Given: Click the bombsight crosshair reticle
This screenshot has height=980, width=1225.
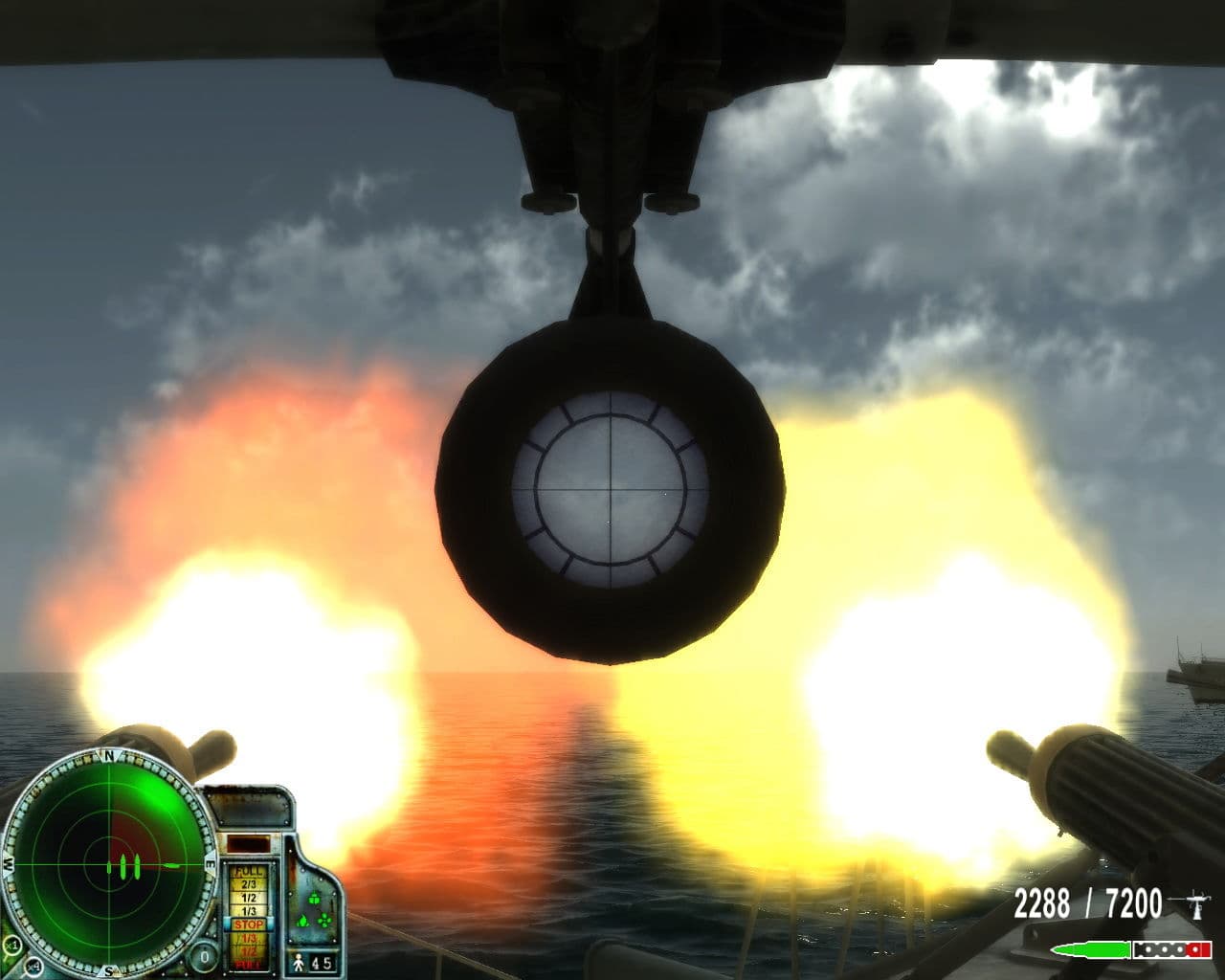Looking at the screenshot, I should [x=610, y=490].
